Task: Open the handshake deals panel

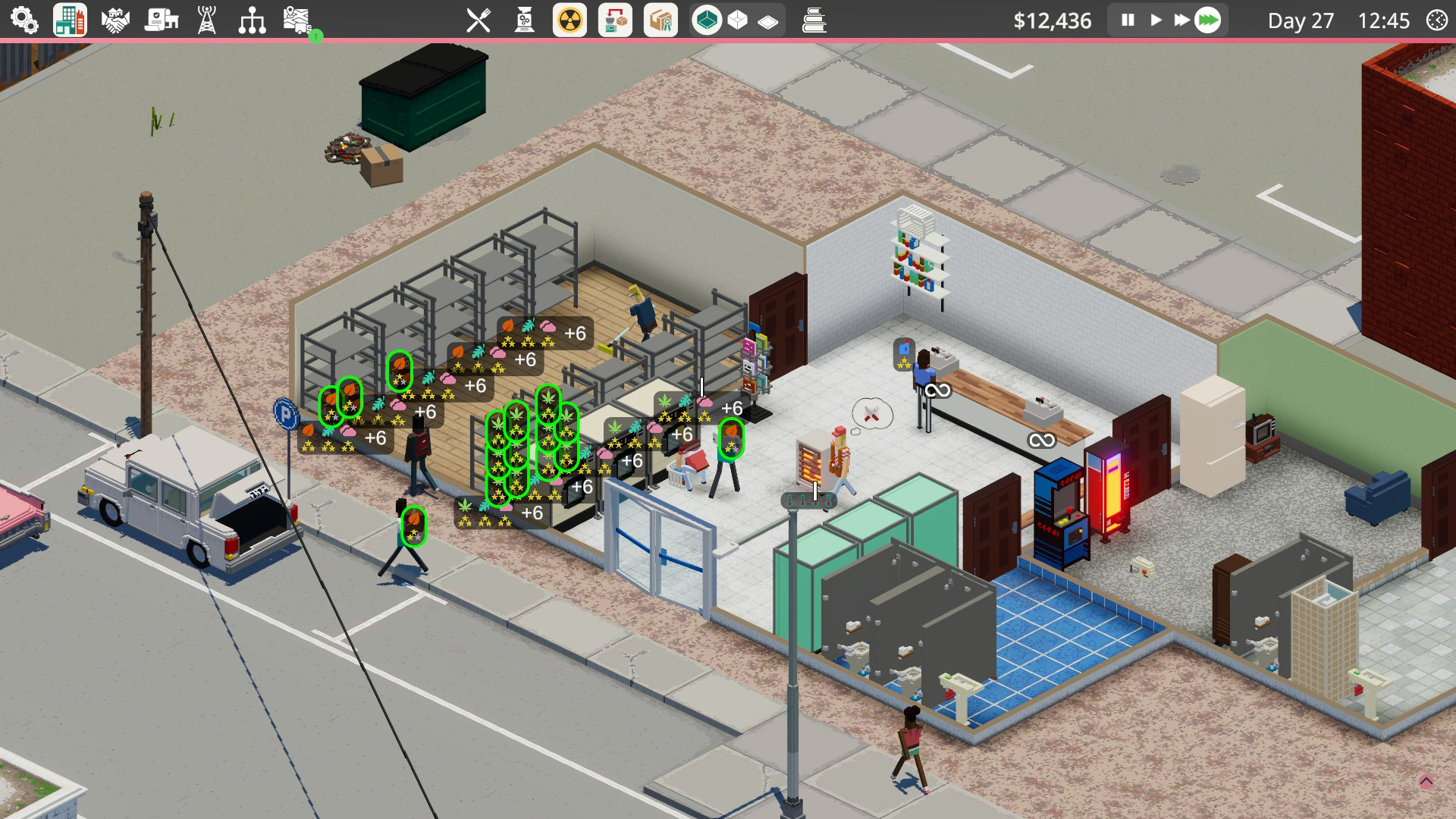Action: click(115, 20)
